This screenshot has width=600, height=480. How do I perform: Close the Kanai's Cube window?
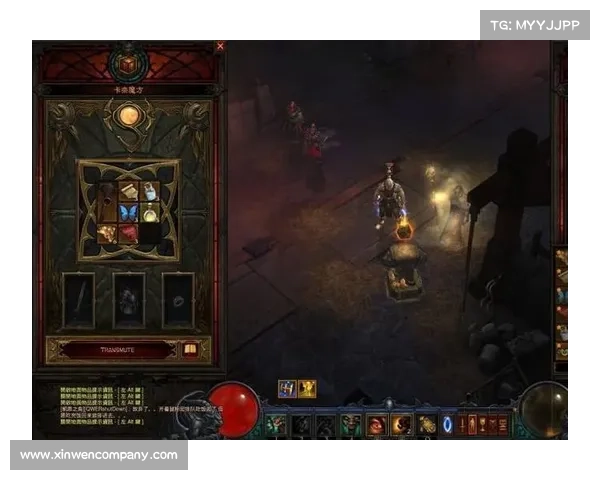[x=220, y=46]
